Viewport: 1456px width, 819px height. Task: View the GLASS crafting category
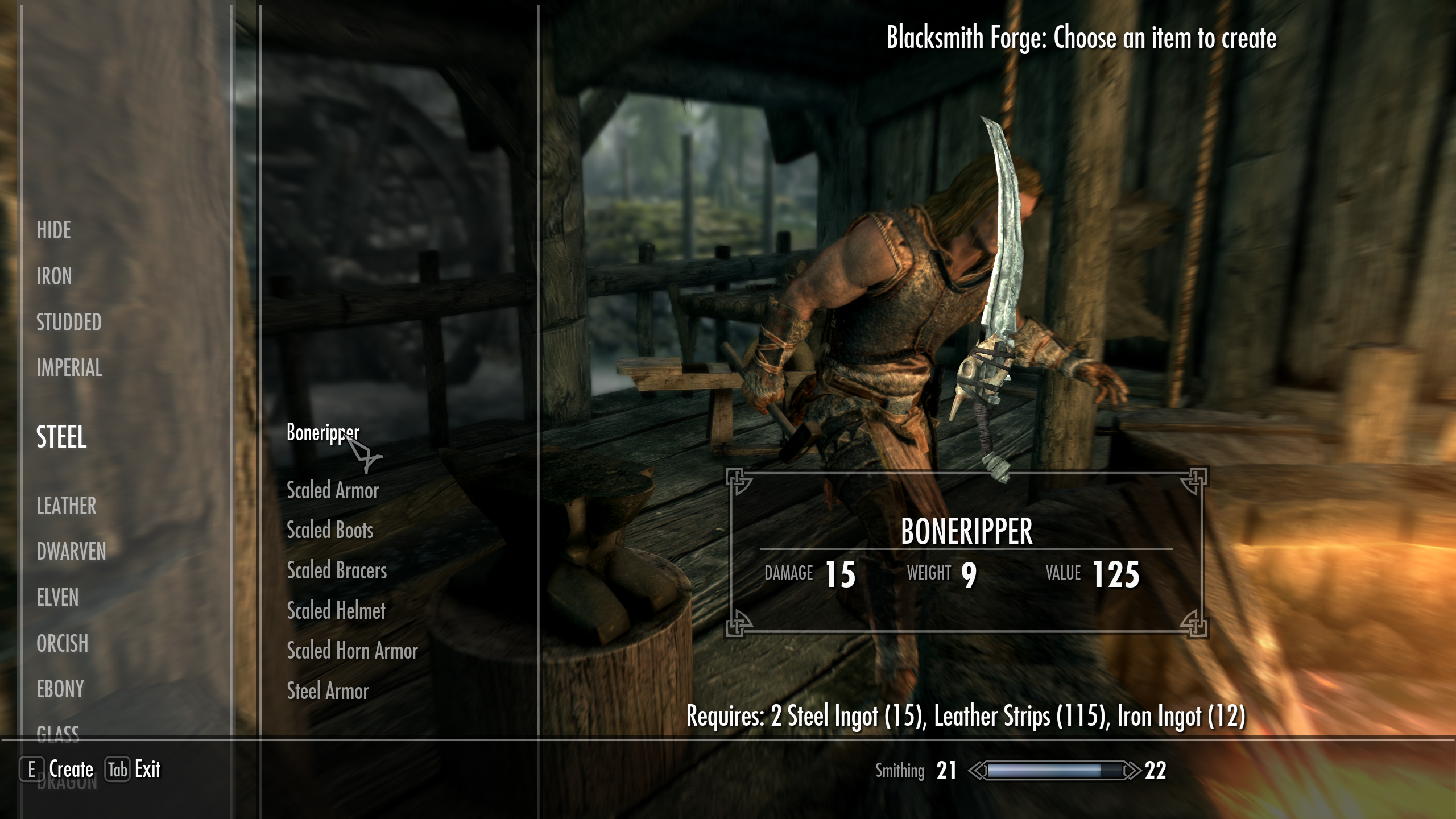pos(59,734)
